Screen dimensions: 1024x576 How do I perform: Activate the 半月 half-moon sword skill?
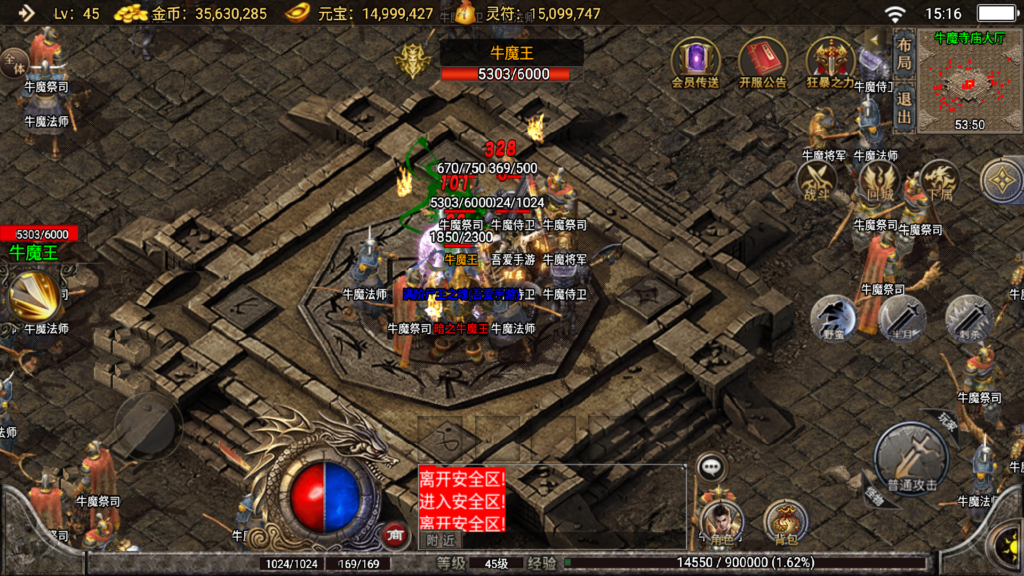point(901,318)
